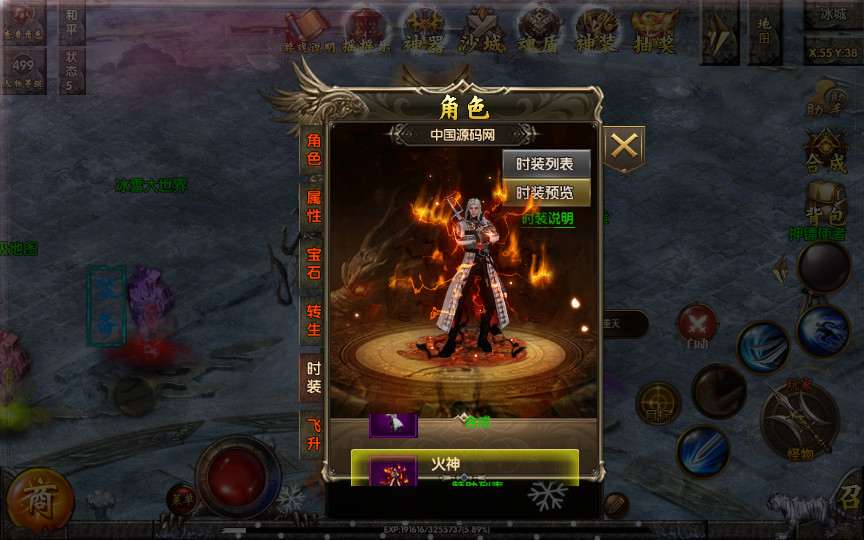
Task: Choose the 火神 costume entry
Action: (464, 467)
